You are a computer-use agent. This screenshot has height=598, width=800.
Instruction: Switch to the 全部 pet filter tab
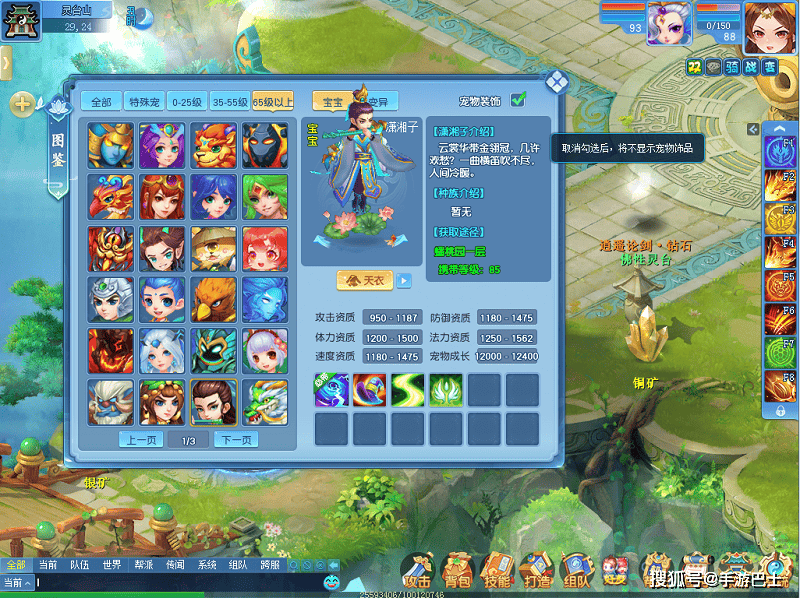click(101, 102)
